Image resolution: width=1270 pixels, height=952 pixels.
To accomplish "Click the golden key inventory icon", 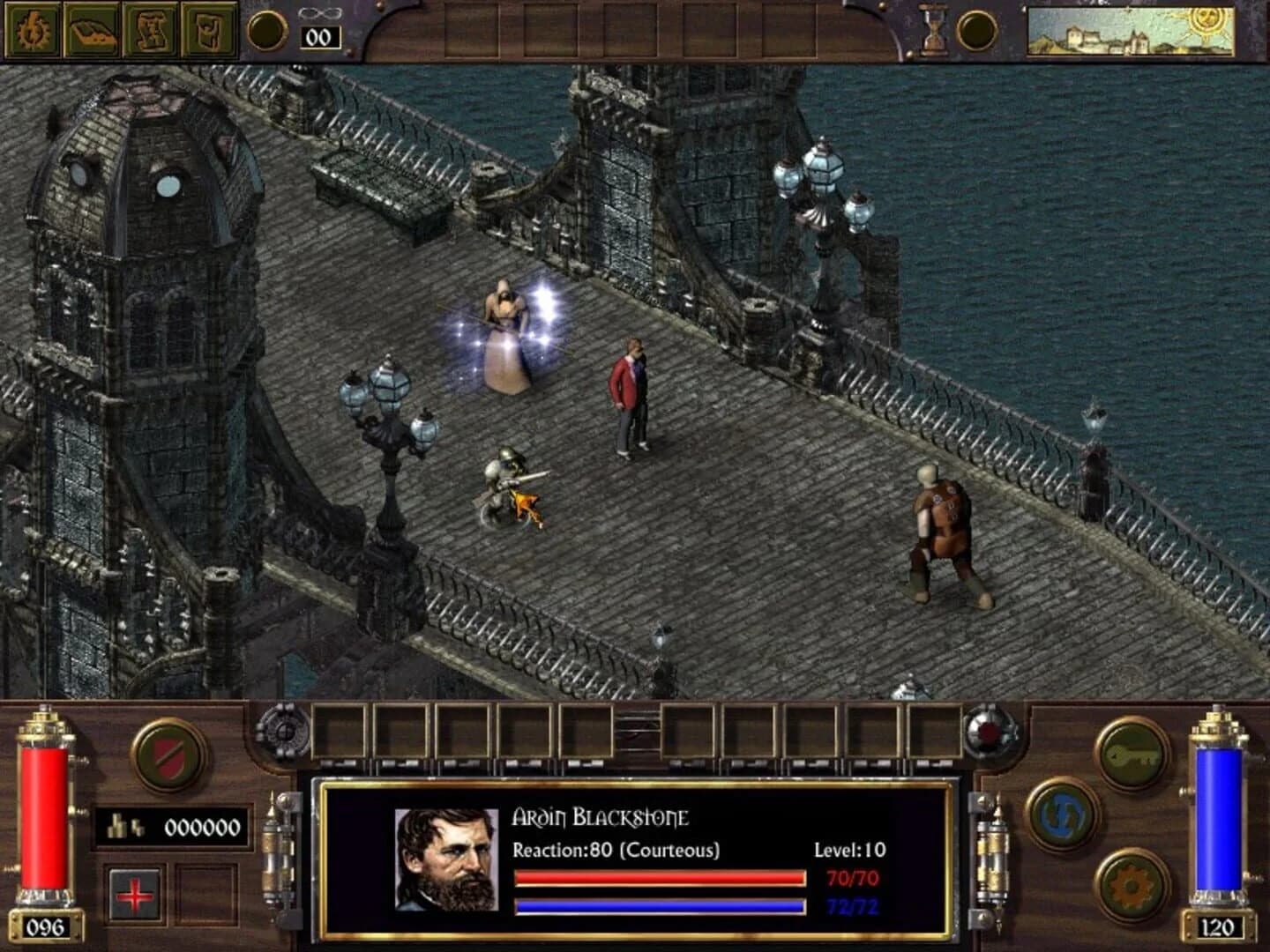I will pos(1135,758).
